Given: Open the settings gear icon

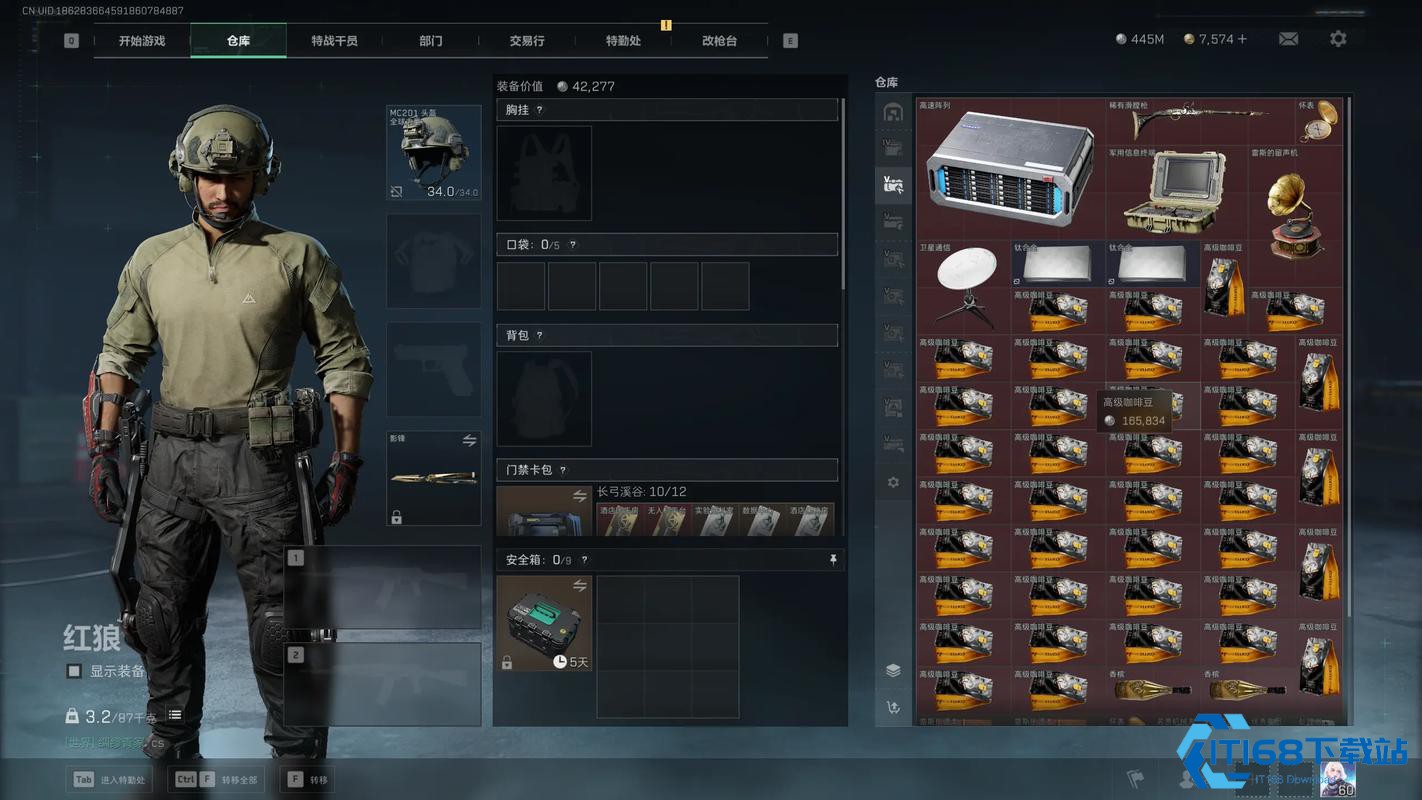Looking at the screenshot, I should click(1338, 39).
